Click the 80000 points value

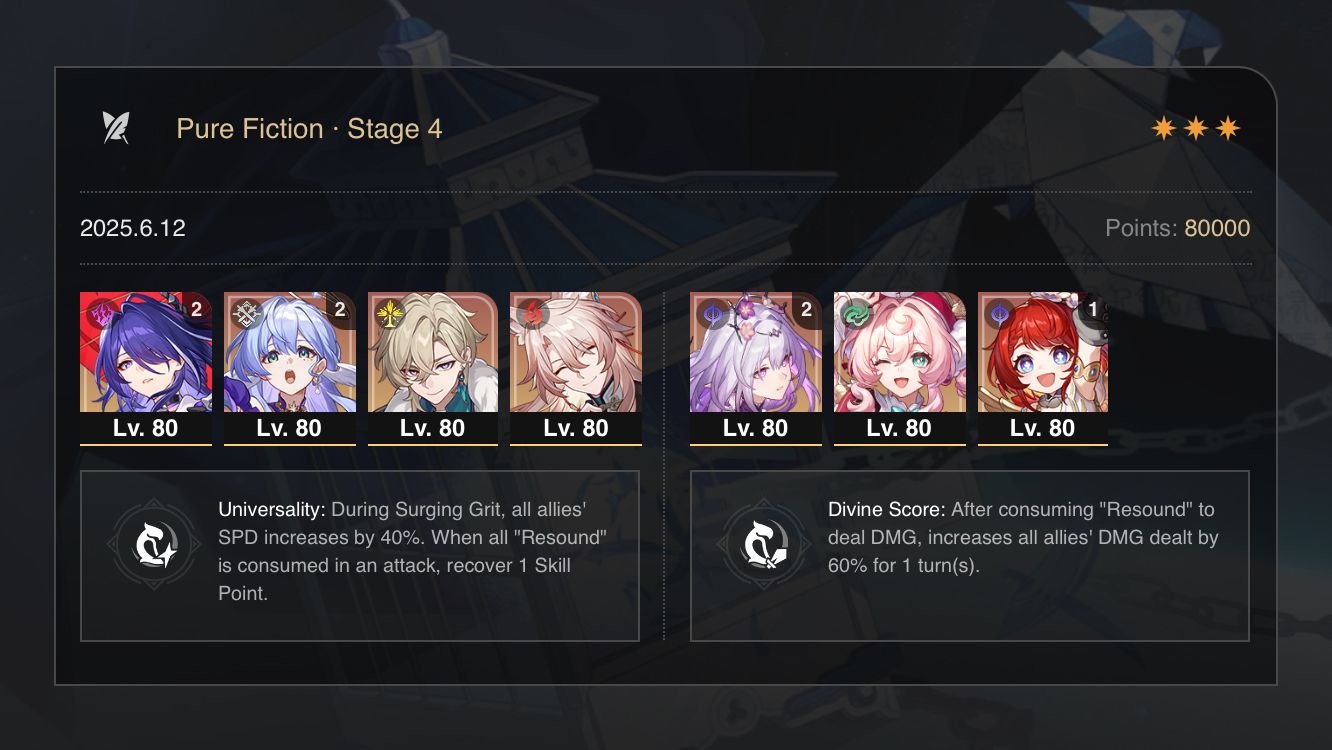click(1218, 228)
